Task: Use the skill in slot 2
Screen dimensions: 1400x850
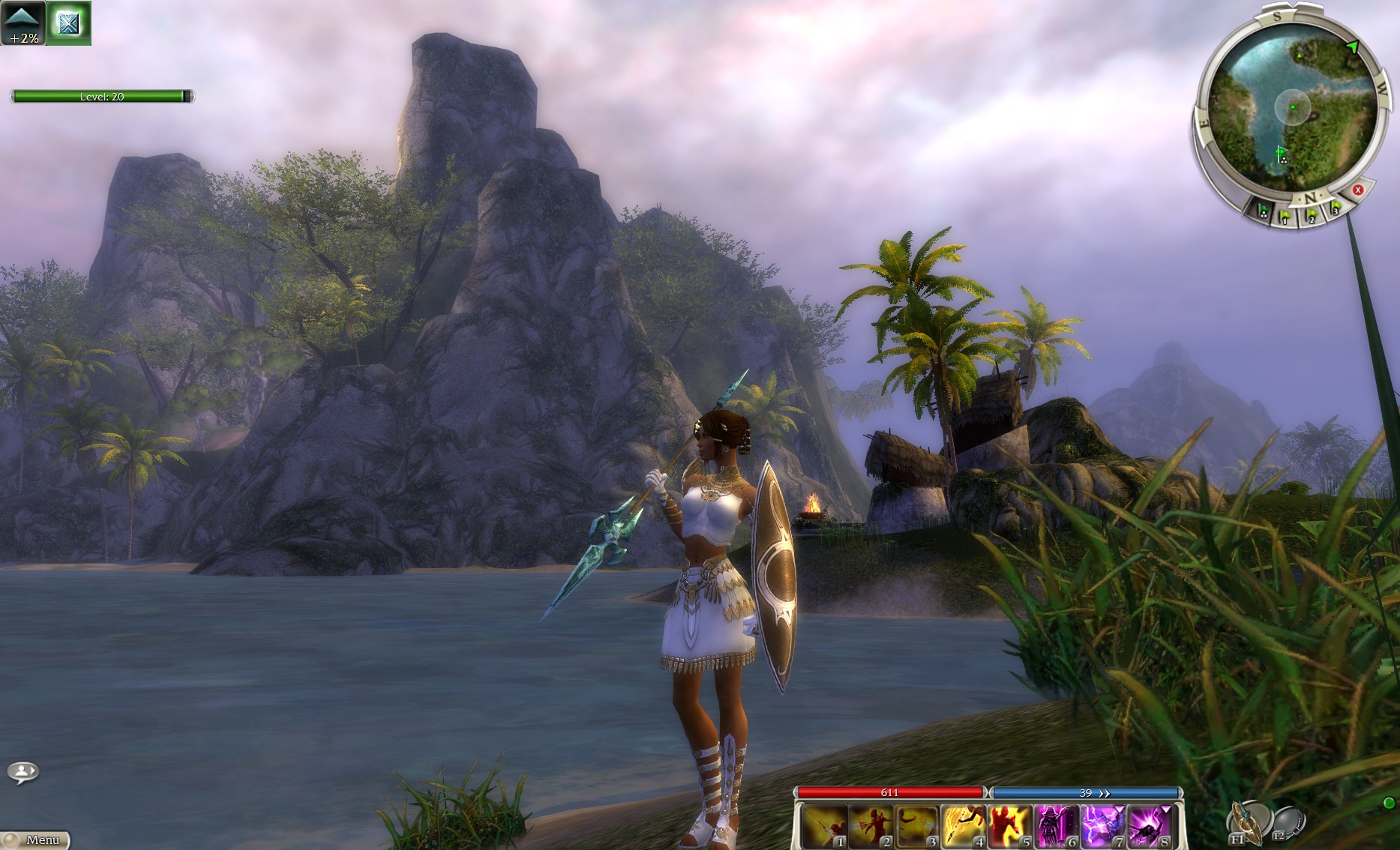Action: 871,826
